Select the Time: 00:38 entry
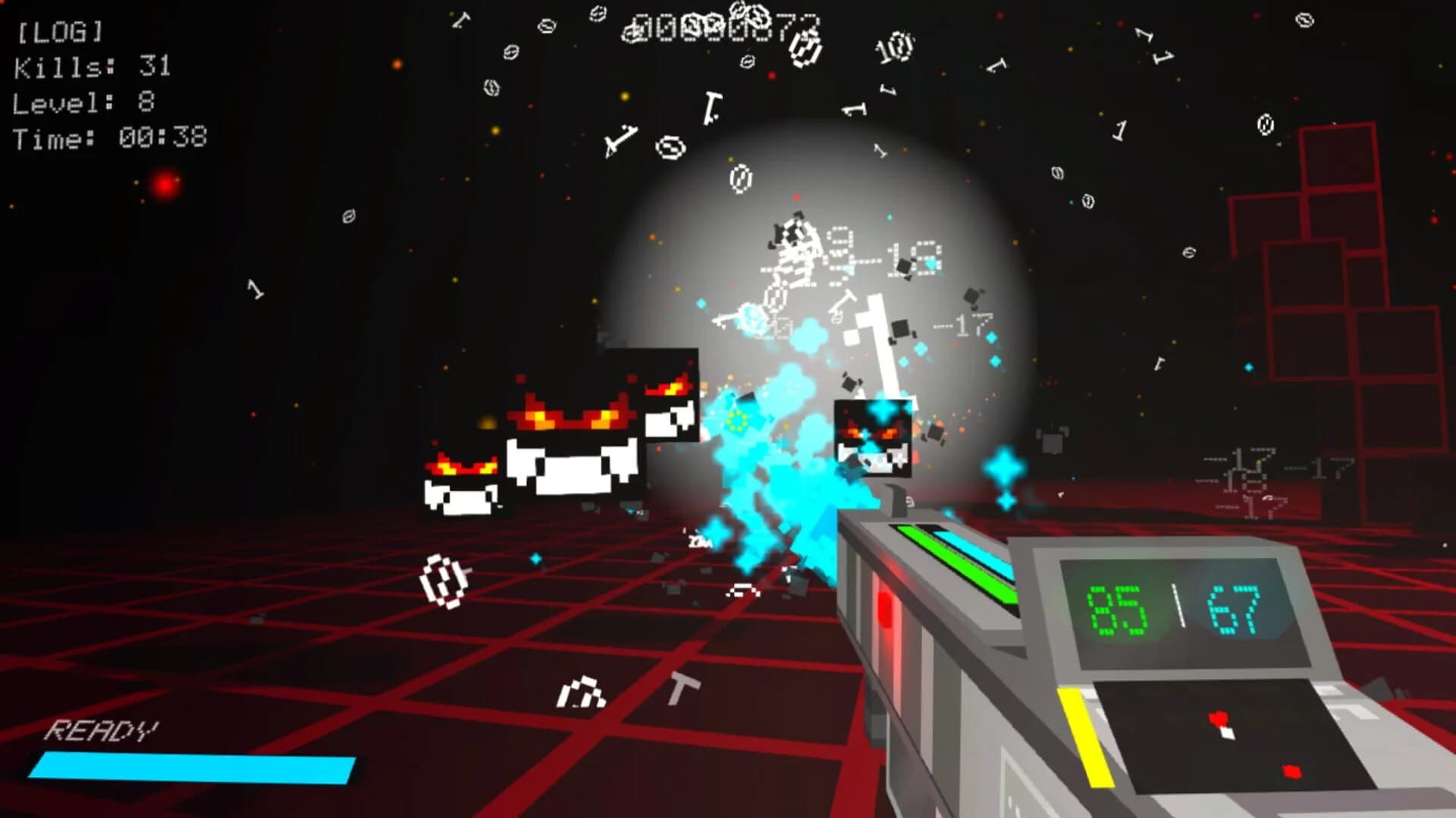The image size is (1456, 818). [x=110, y=136]
